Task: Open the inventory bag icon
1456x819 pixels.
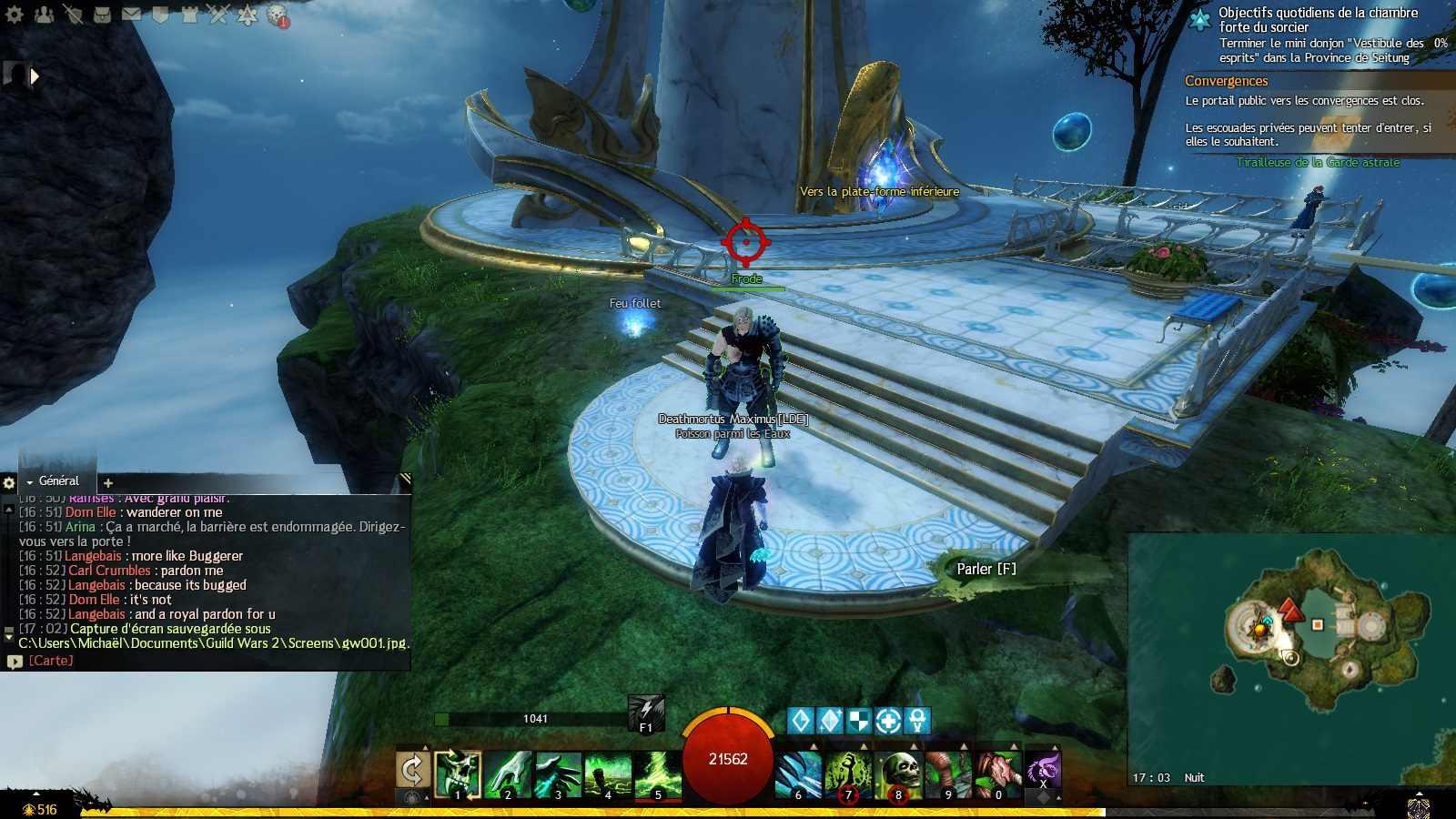Action: click(102, 14)
